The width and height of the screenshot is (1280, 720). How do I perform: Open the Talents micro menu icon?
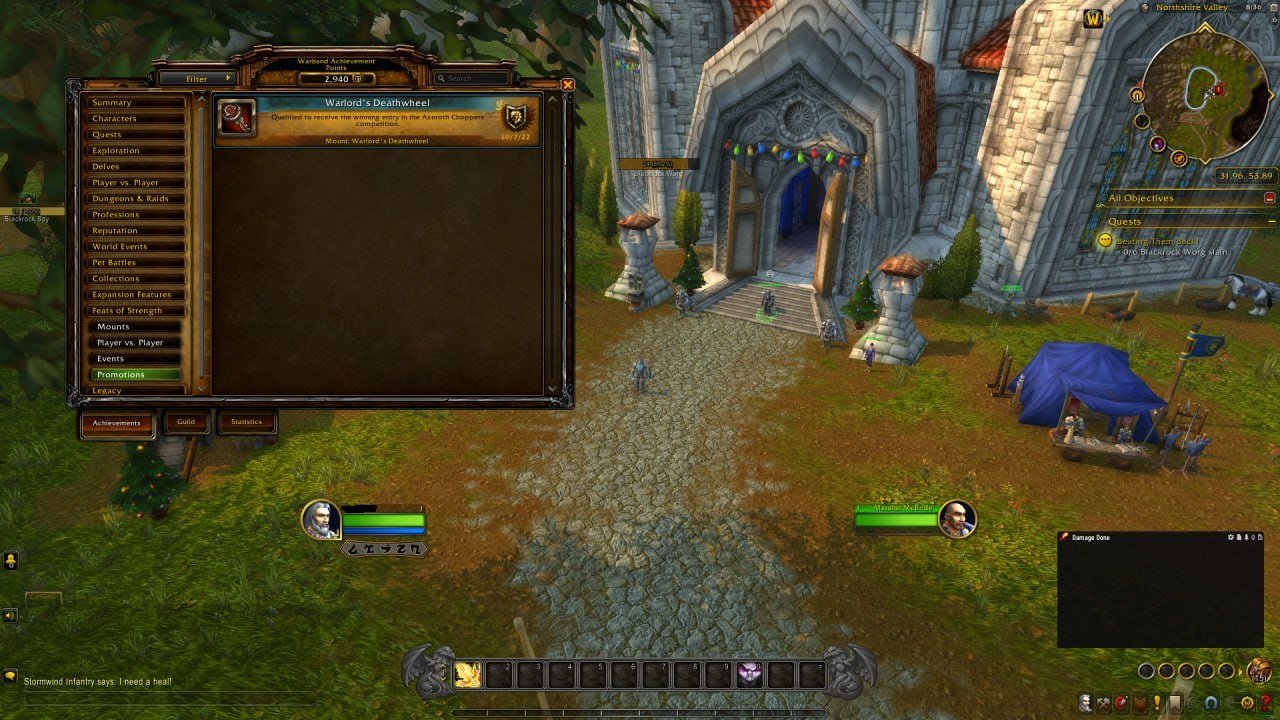click(1121, 701)
